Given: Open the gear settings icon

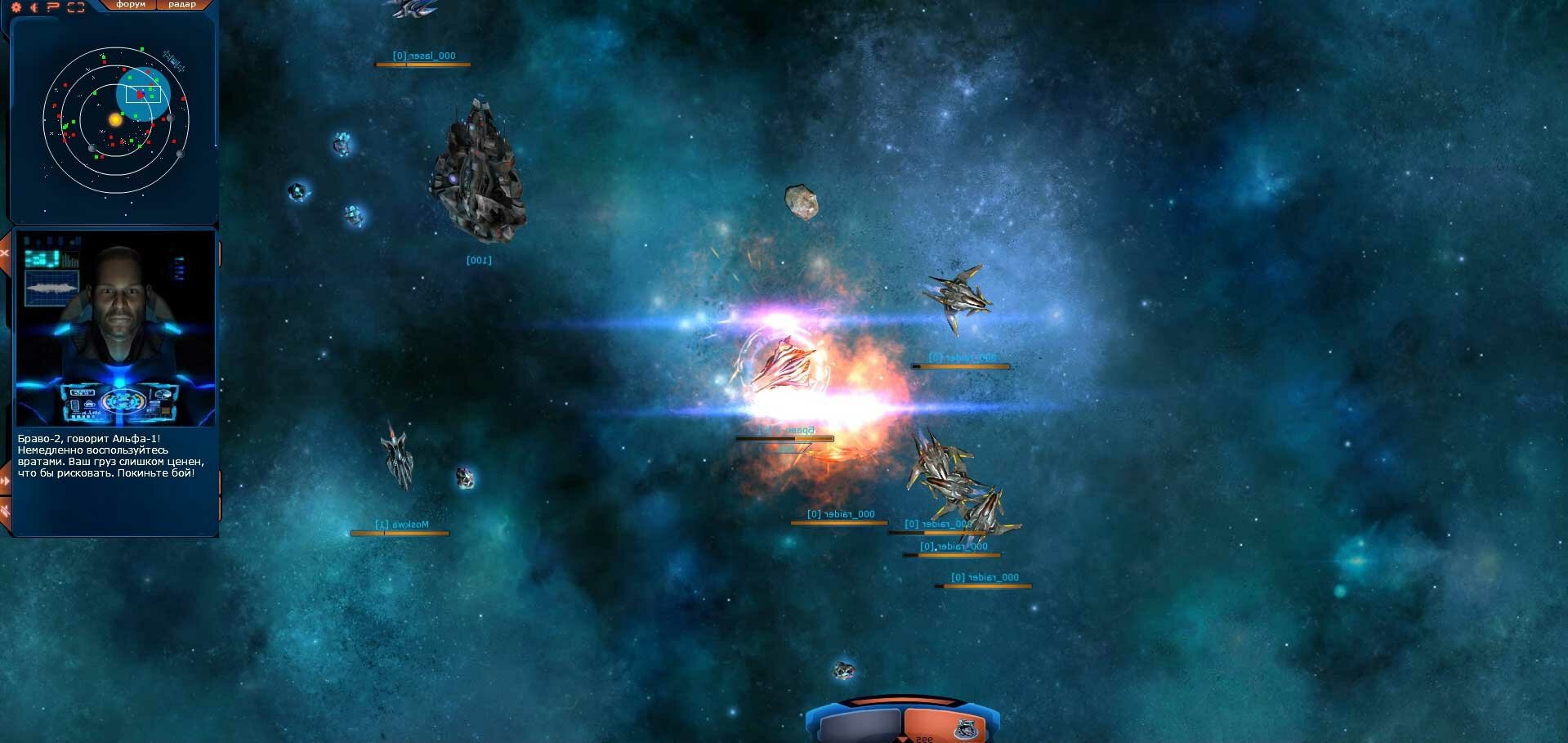Looking at the screenshot, I should coord(16,7).
